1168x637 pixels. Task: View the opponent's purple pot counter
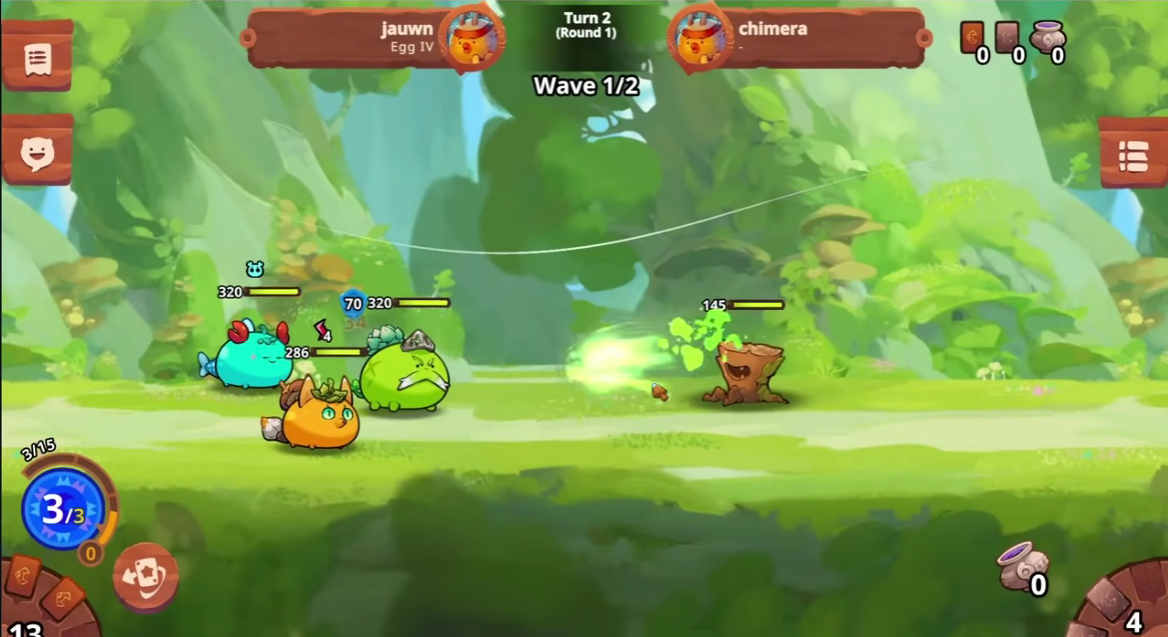(x=1047, y=38)
